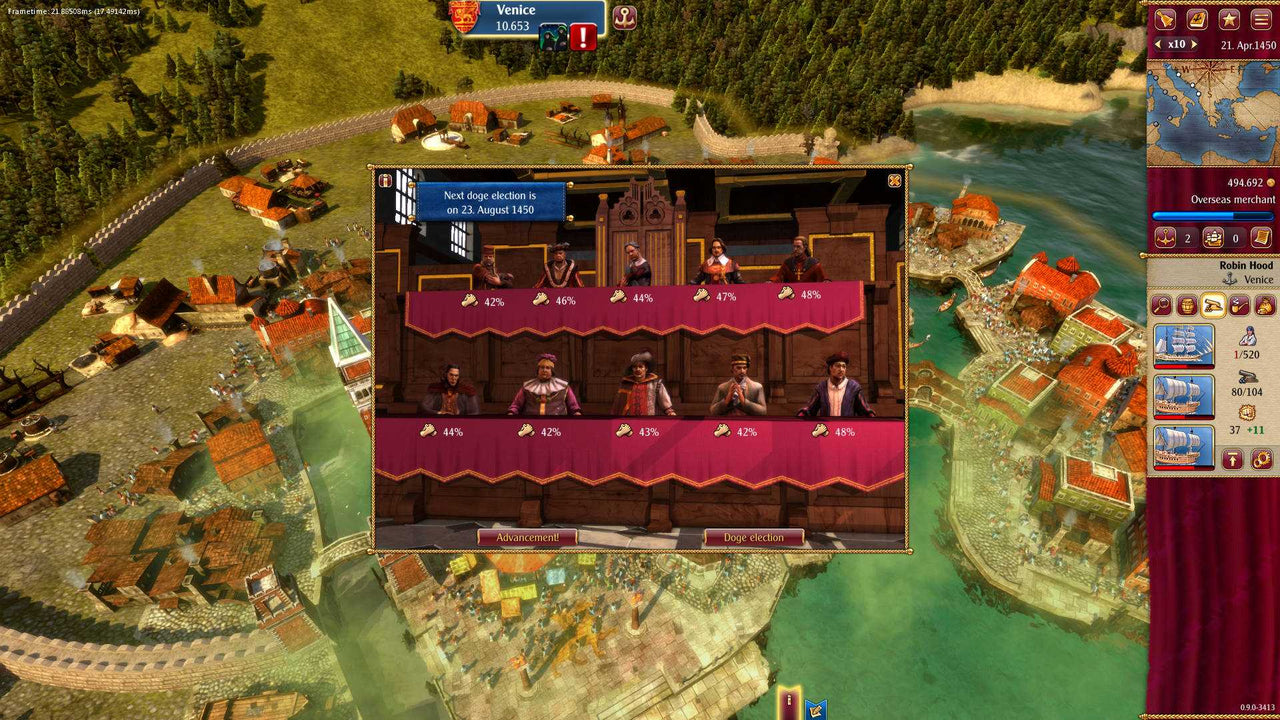Open convoy settings via the gears icon
The height and width of the screenshot is (720, 1280).
pyautogui.click(x=1262, y=459)
